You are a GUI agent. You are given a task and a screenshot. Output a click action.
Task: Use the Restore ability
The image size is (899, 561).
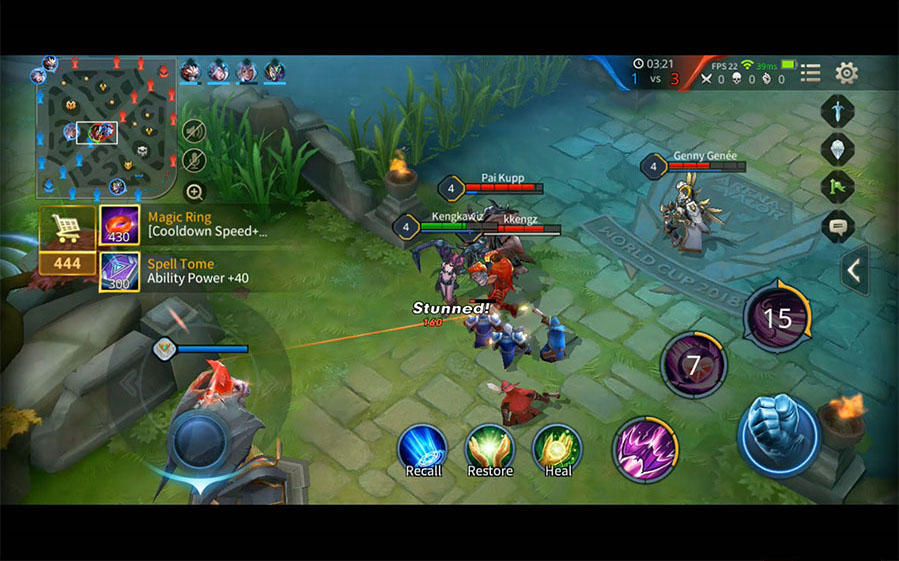489,447
